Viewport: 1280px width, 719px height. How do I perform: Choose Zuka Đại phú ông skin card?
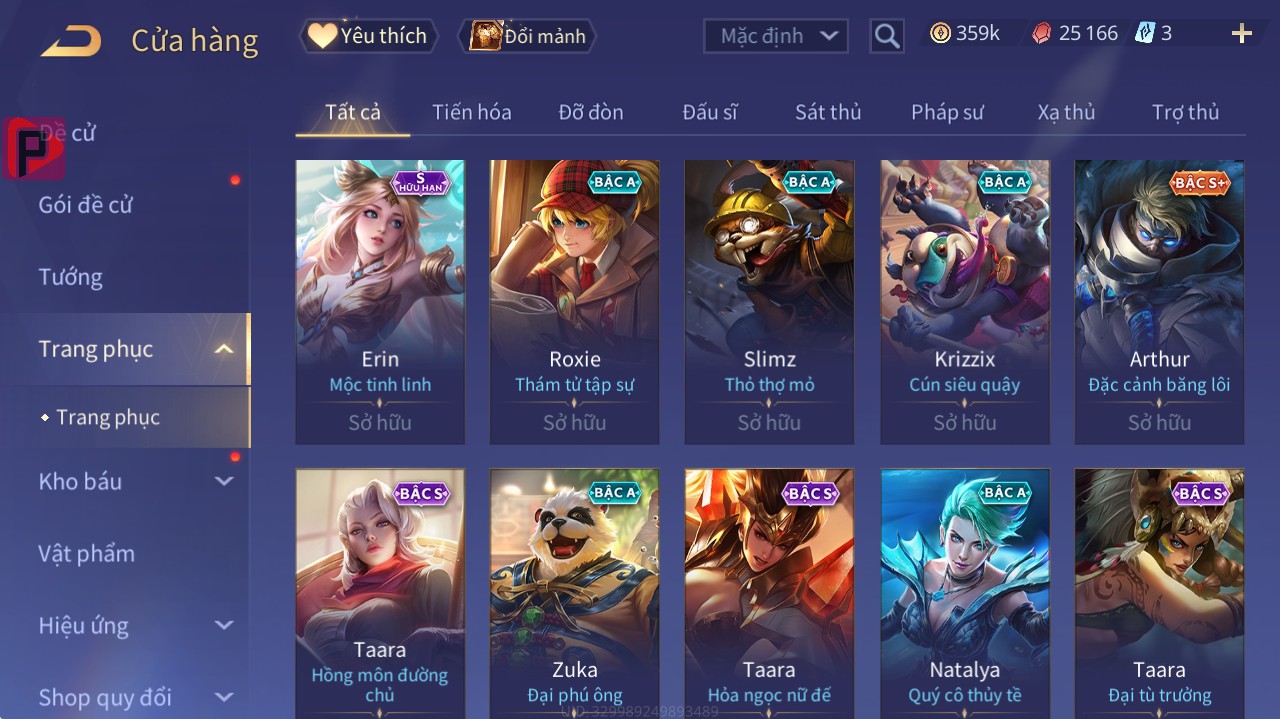point(574,590)
